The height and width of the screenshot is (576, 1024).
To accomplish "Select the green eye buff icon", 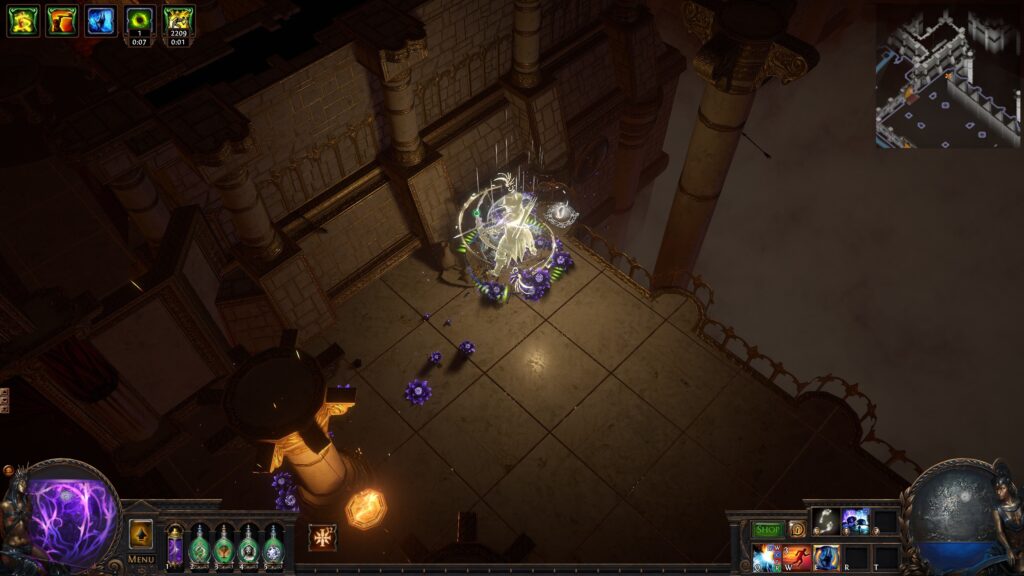I will [x=139, y=19].
